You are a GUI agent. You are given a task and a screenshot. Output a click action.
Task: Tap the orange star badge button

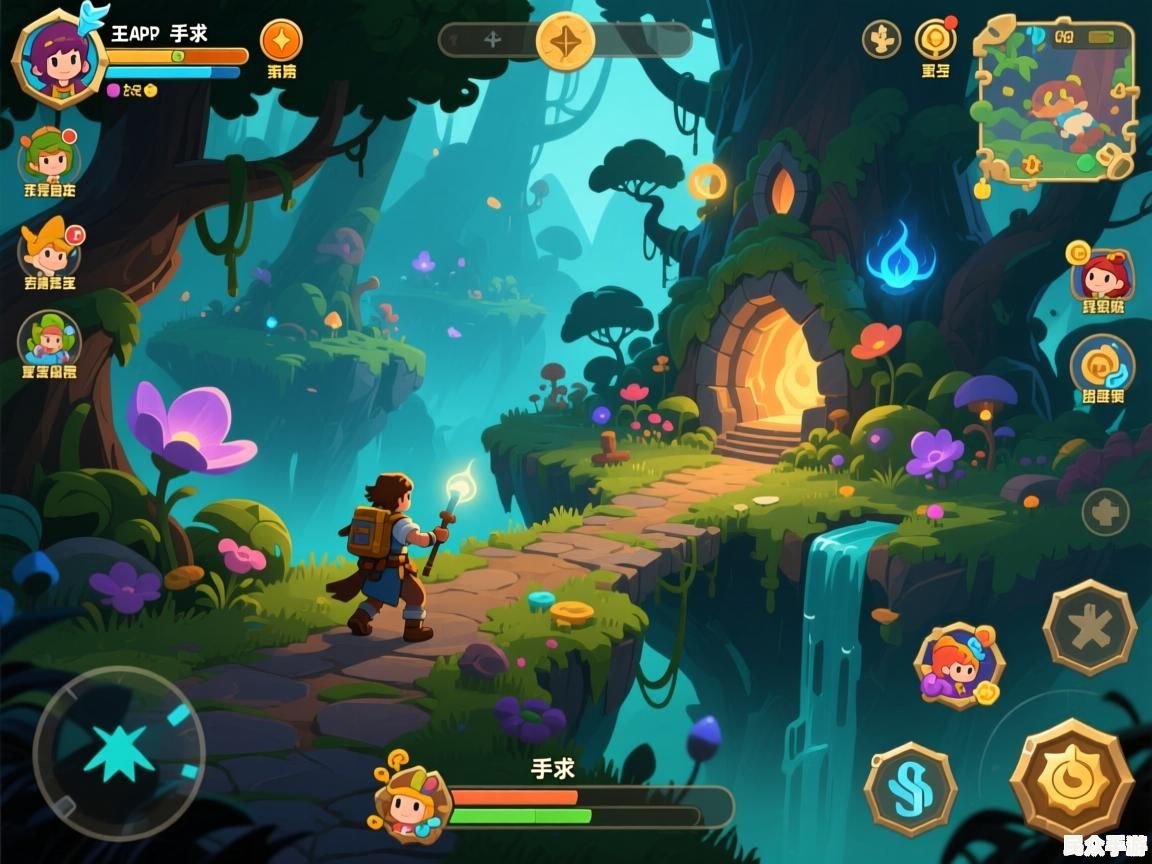click(x=281, y=40)
